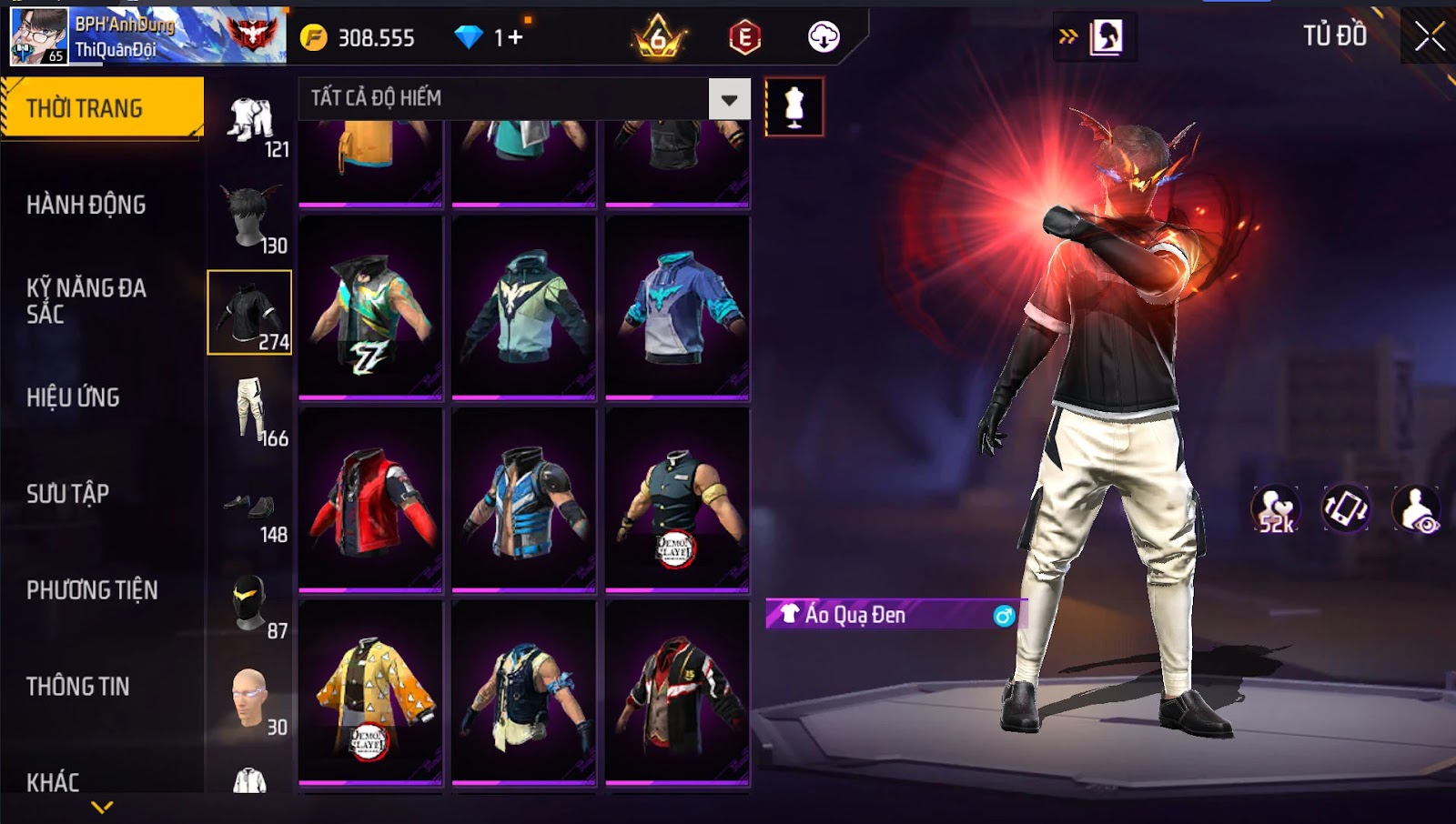The width and height of the screenshot is (1456, 824).
Task: Open the Tất Cả Độ Hiếm rarity dropdown
Action: coord(729,99)
